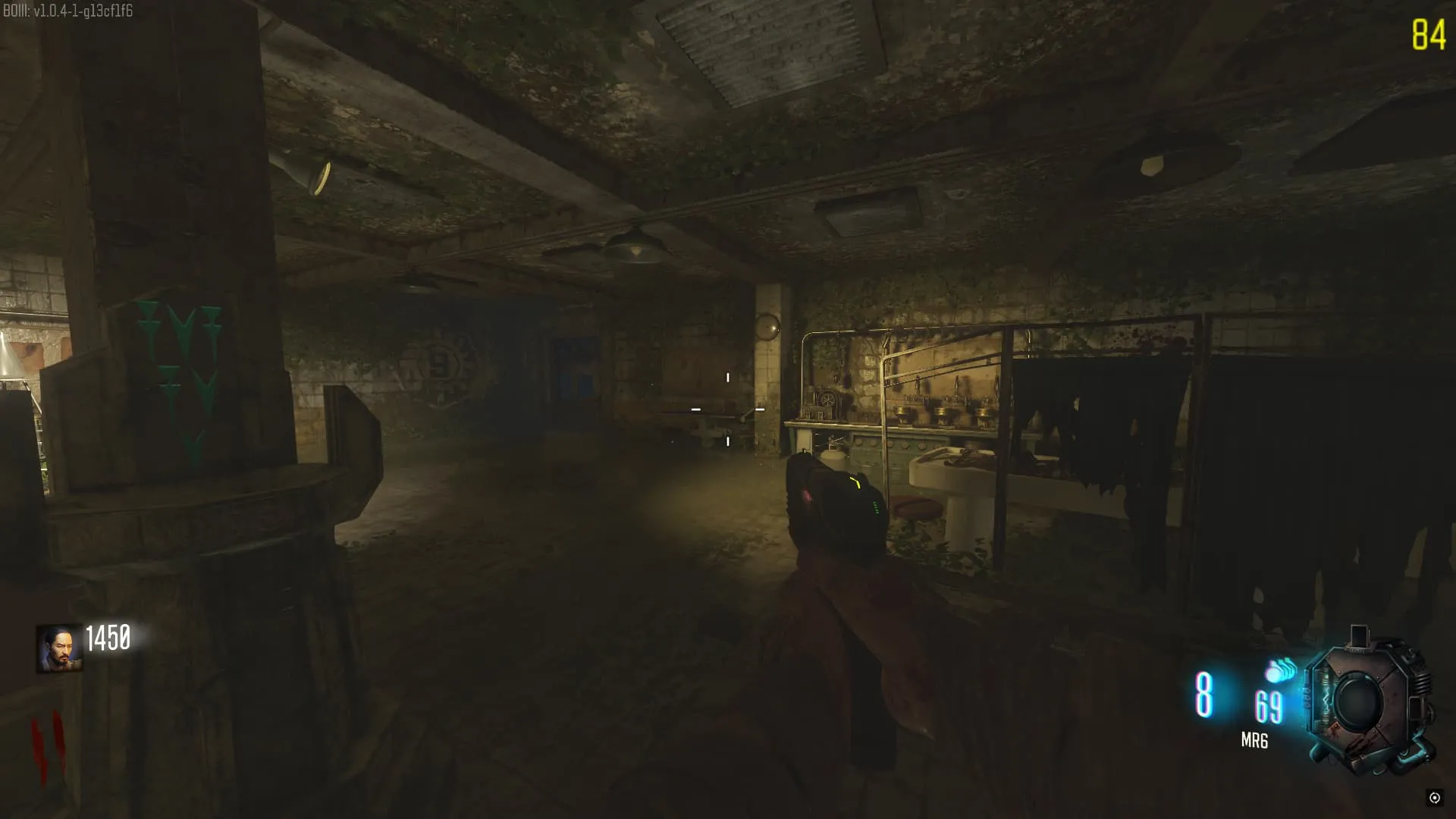The height and width of the screenshot is (819, 1456).
Task: Select the grenade count icon
Action: click(x=1281, y=670)
